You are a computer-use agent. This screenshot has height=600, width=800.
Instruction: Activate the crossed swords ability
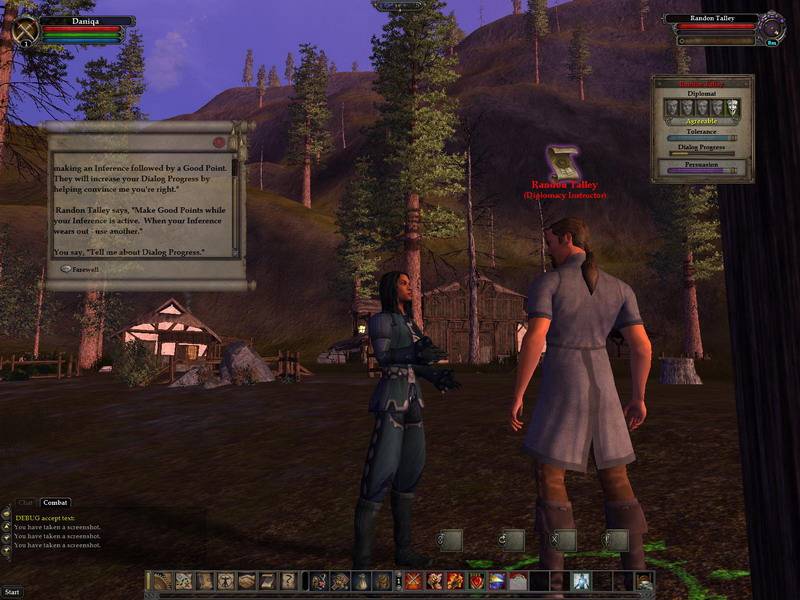413,581
